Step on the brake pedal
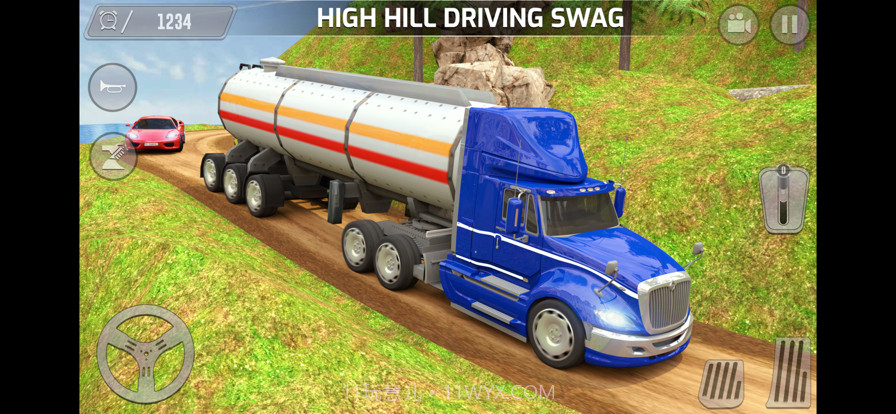This screenshot has width=896, height=414. (721, 383)
